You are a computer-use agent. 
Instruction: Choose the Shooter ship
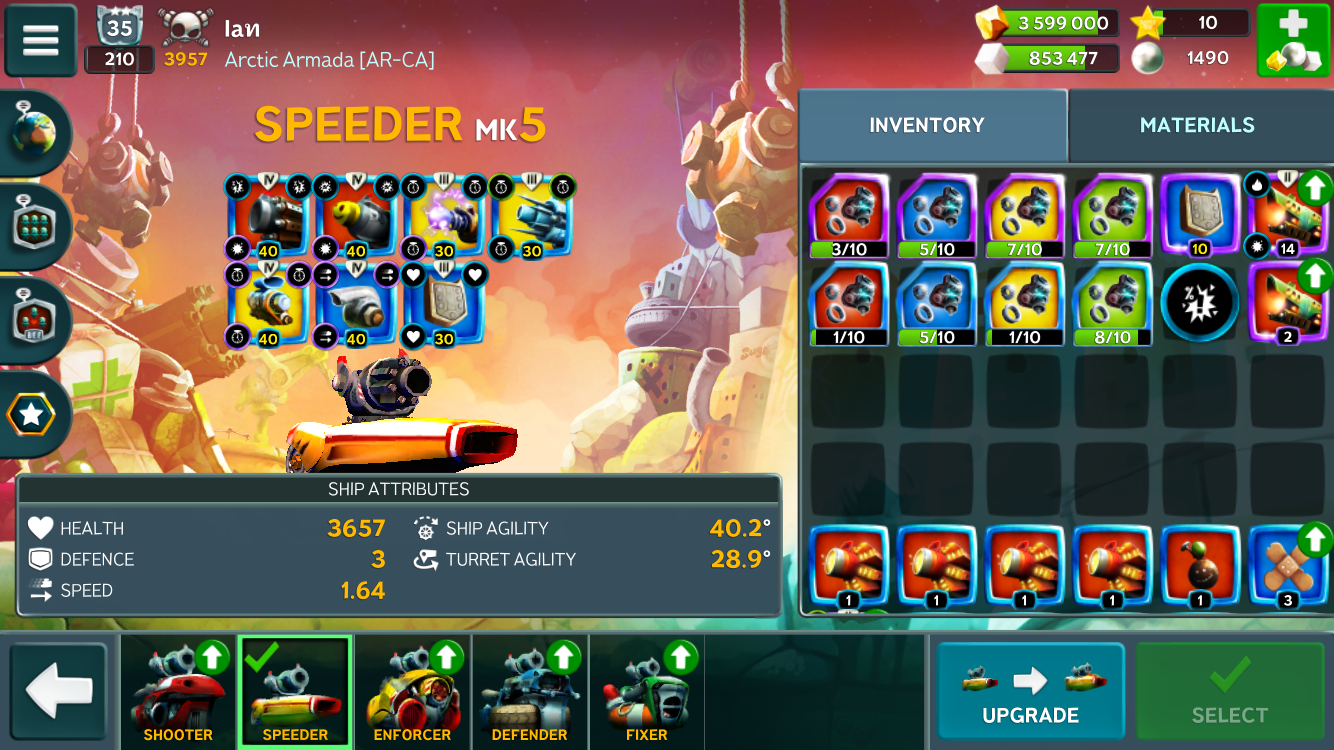pyautogui.click(x=178, y=692)
